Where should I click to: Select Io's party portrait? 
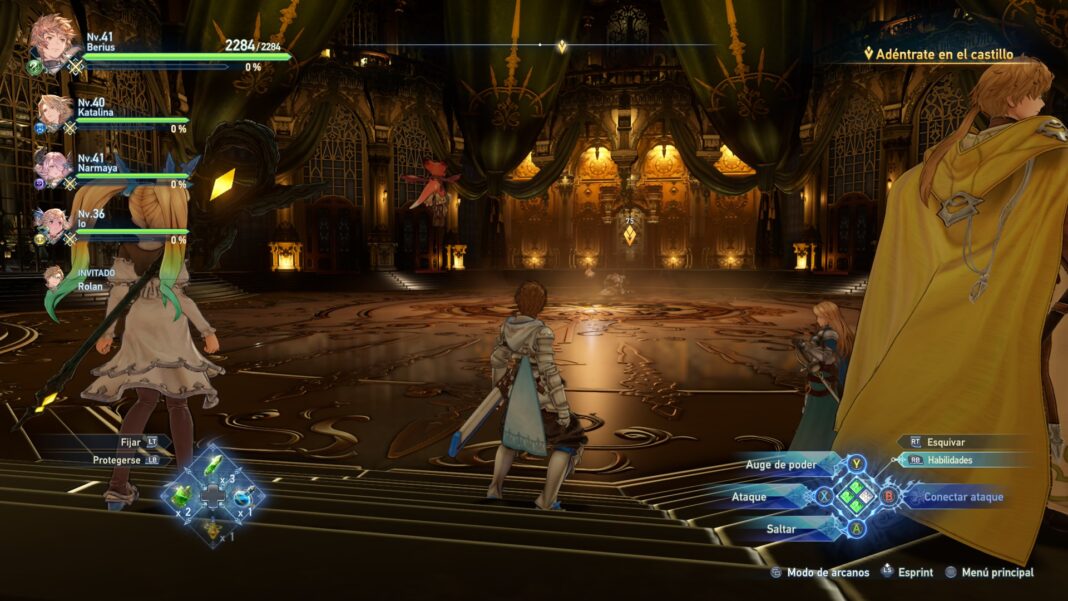tap(52, 224)
